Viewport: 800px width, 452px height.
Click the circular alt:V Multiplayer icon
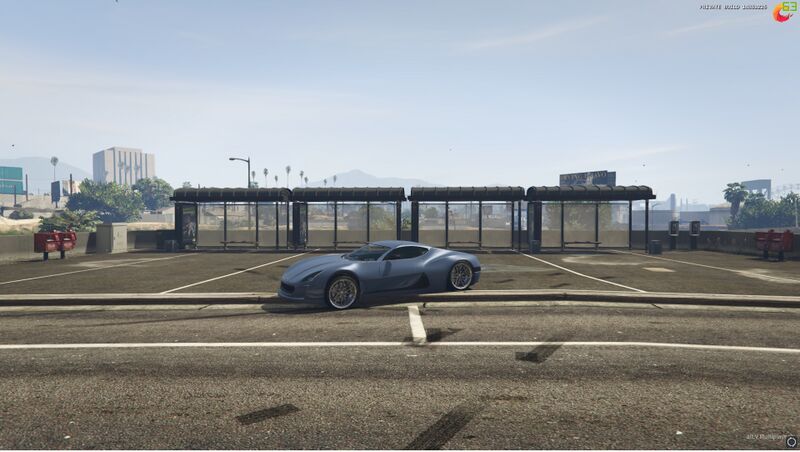[790, 440]
